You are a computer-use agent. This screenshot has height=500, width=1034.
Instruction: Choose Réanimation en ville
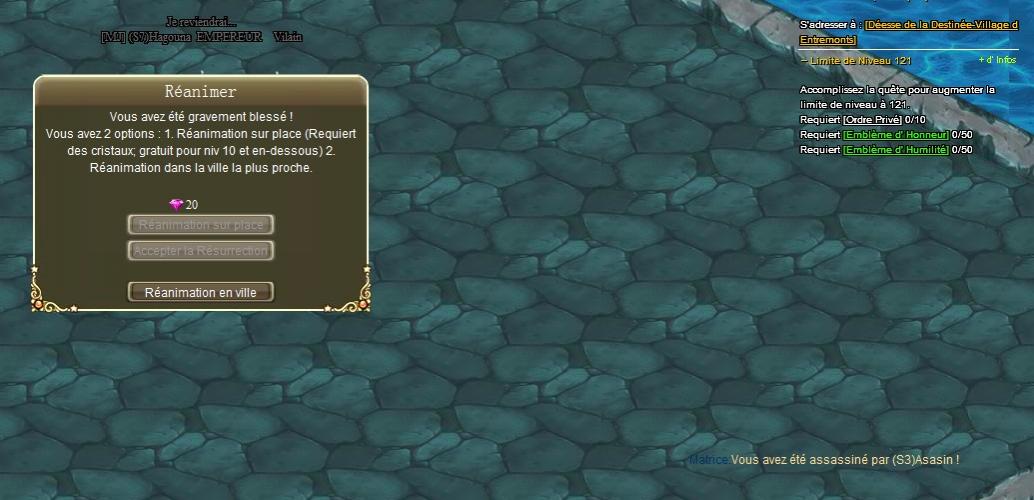coord(201,292)
